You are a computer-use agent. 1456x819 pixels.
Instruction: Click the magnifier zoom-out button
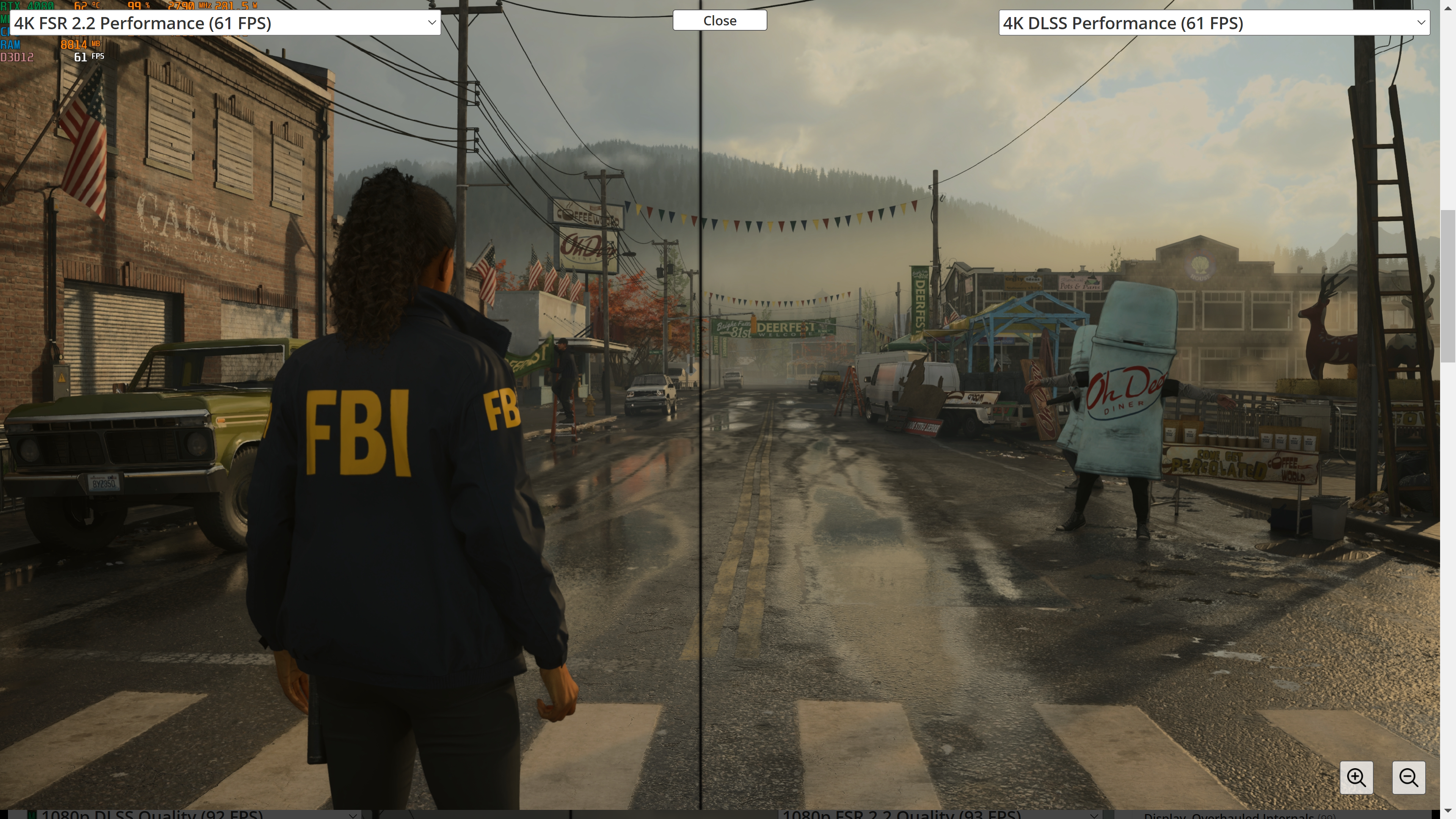point(1408,778)
